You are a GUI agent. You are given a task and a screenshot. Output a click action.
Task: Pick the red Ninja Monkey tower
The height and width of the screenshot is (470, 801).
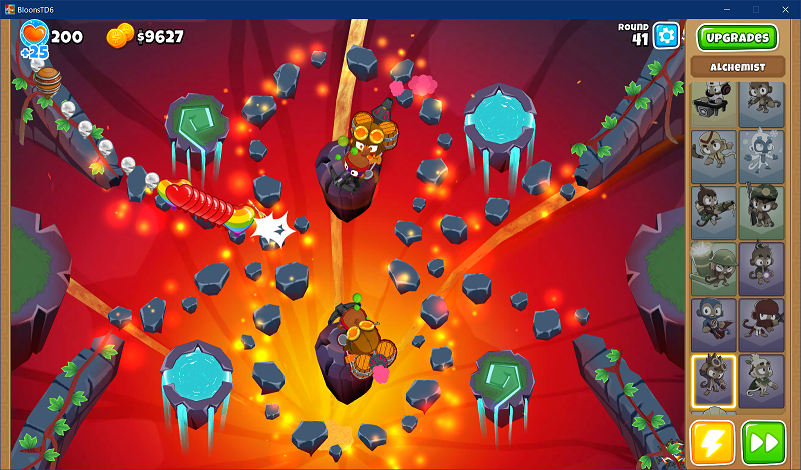pyautogui.click(x=762, y=324)
